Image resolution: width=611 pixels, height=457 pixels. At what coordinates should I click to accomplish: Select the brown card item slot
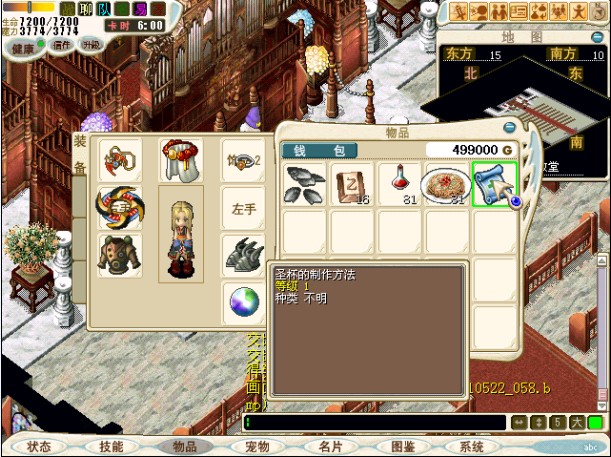[x=353, y=185]
